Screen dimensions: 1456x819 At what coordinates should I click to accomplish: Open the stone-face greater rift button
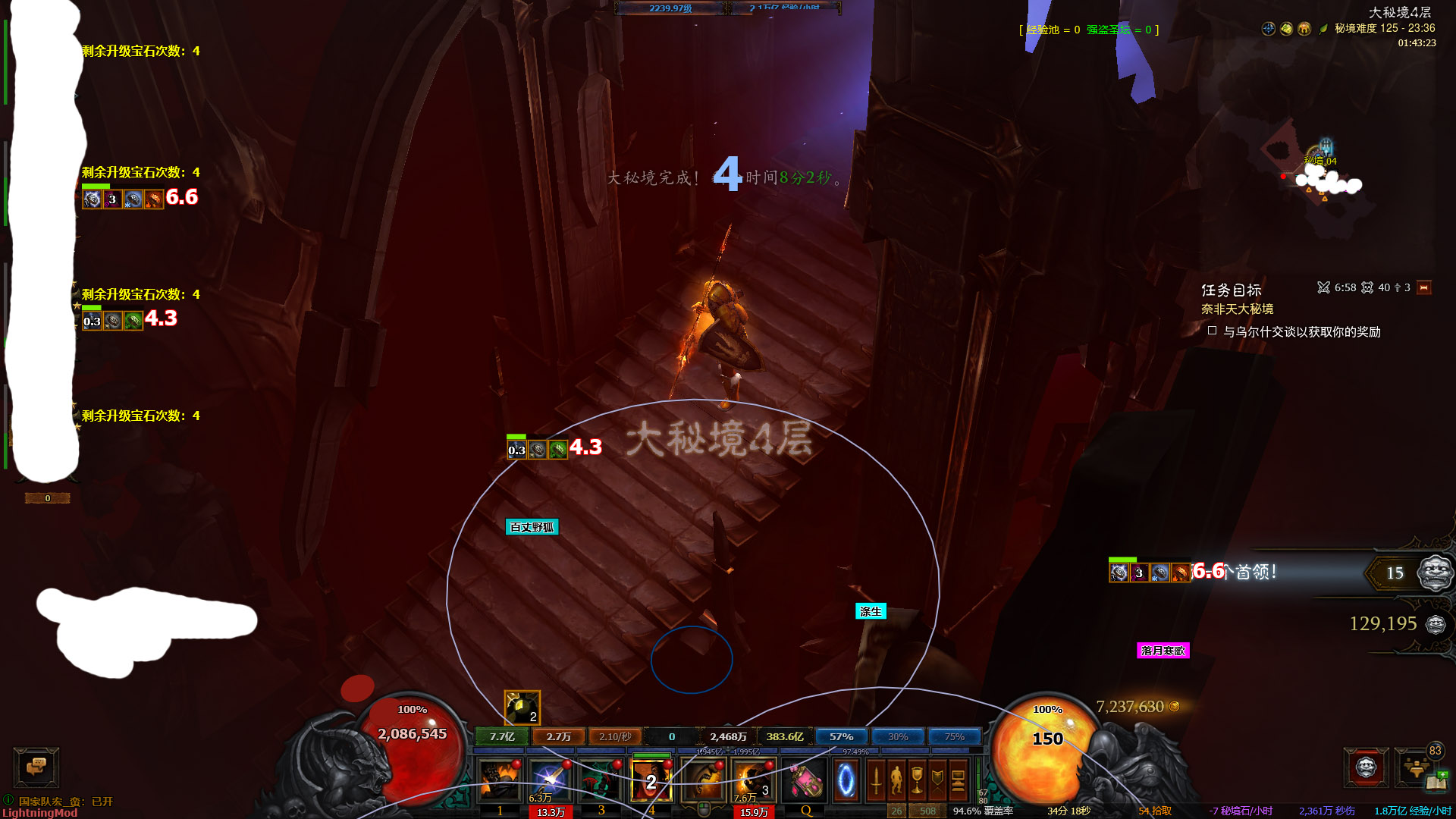[x=1366, y=767]
